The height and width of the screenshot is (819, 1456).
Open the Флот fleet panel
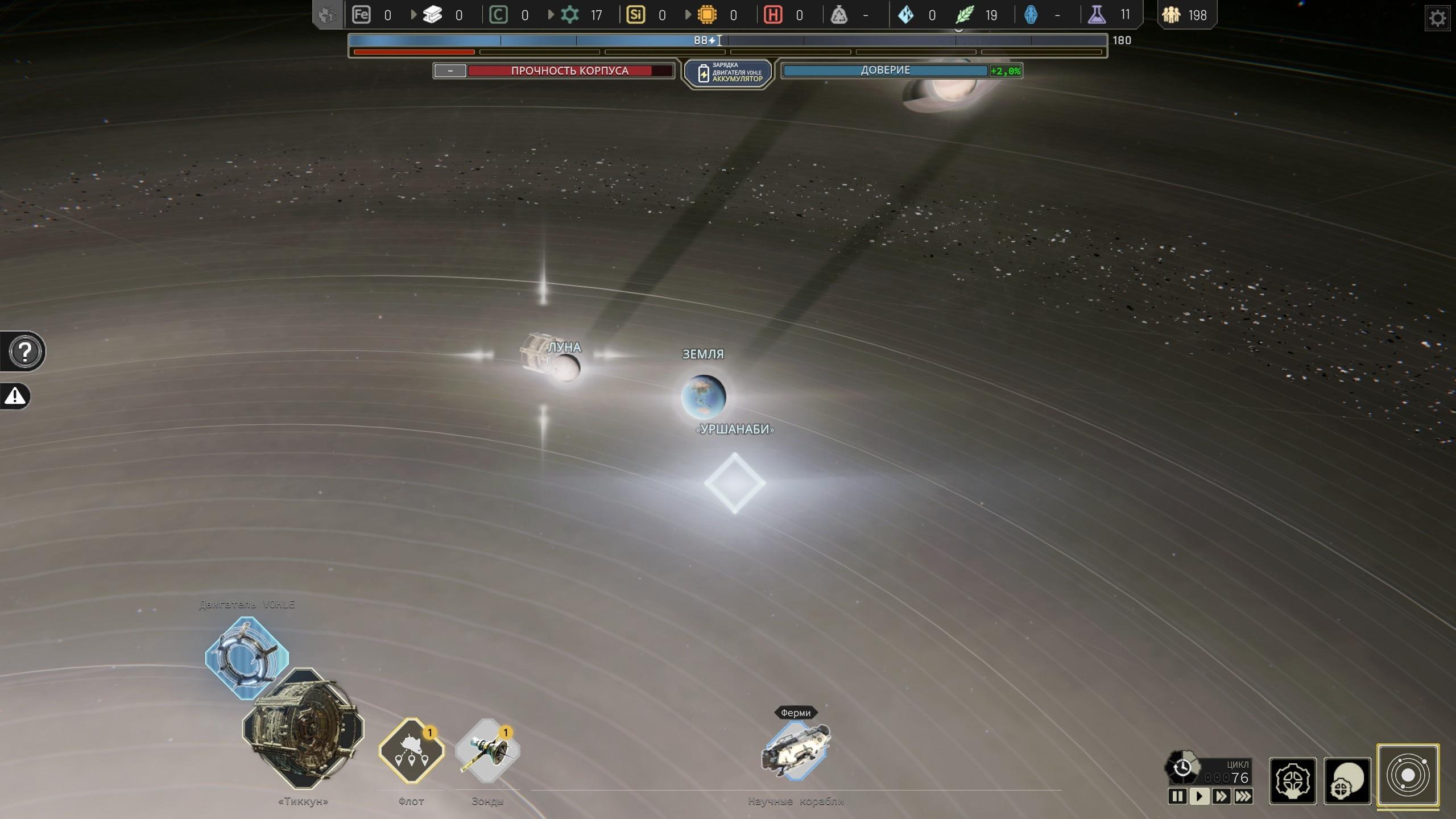(x=411, y=751)
